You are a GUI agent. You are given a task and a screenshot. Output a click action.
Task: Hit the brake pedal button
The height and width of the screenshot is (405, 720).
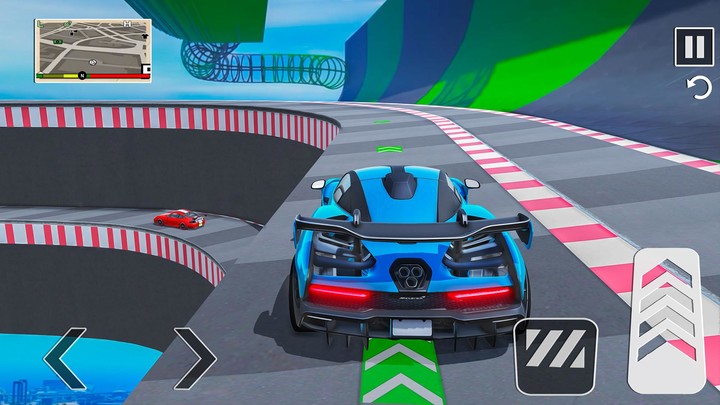pos(555,355)
